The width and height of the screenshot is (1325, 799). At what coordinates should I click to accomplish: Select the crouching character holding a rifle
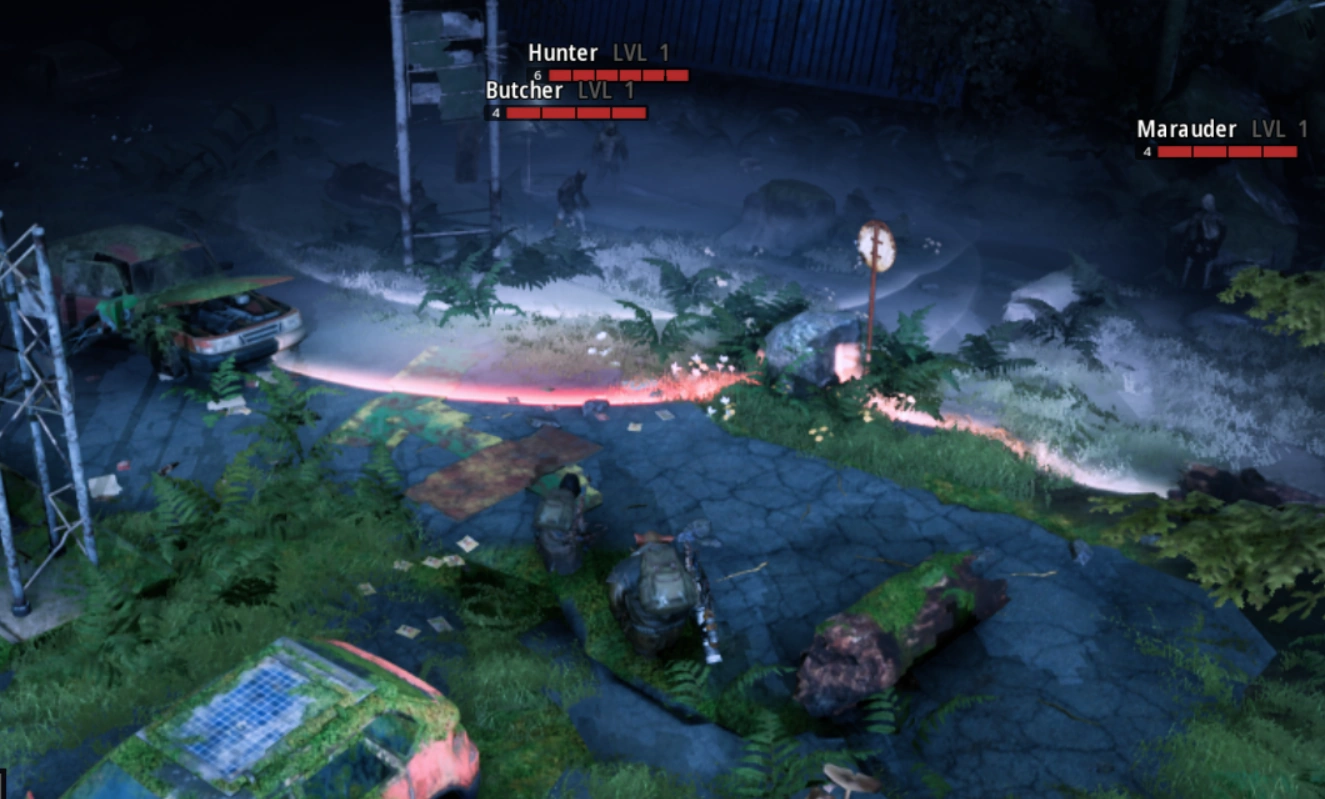click(660, 590)
